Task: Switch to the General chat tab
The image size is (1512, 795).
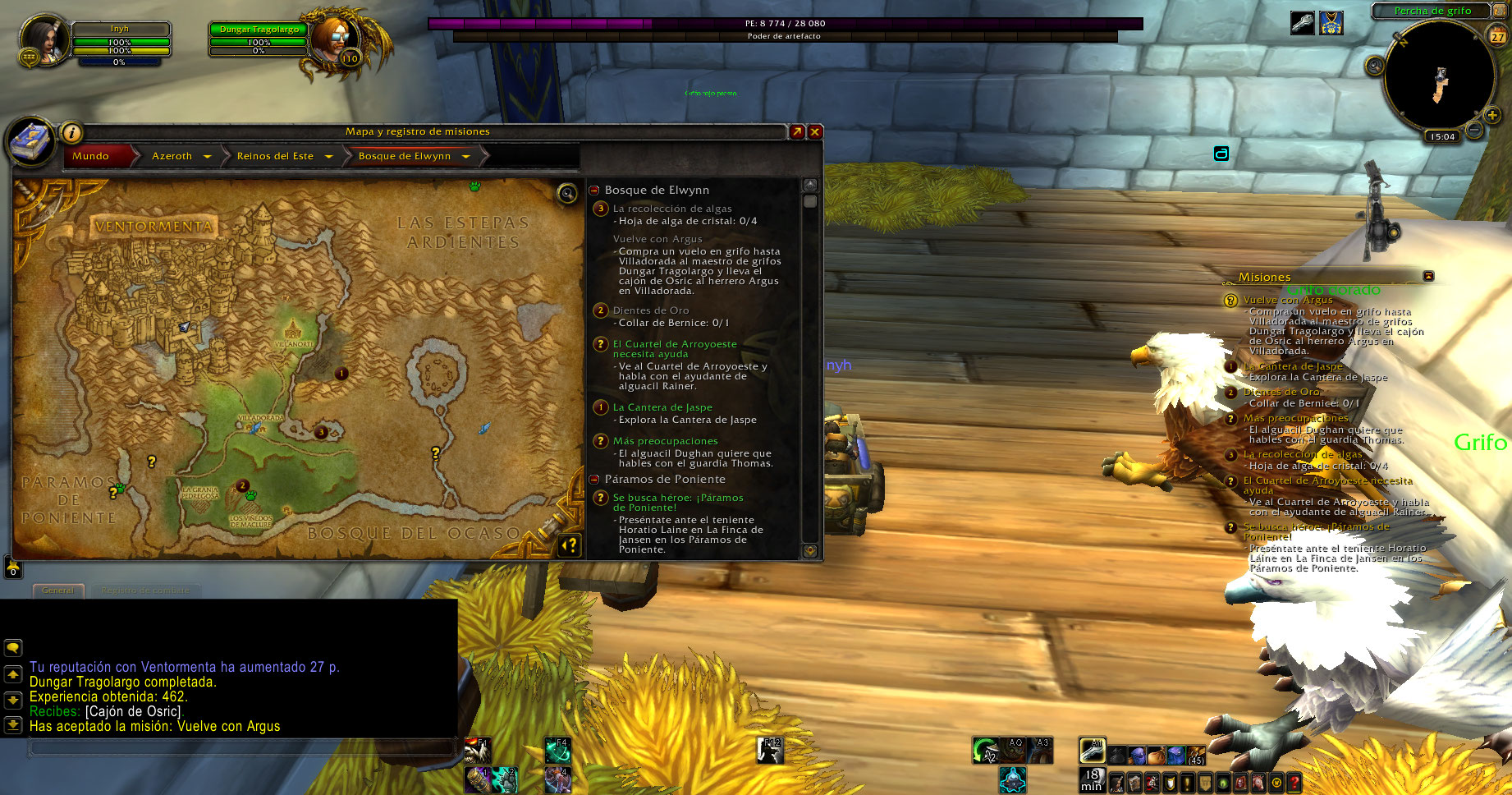Action: click(57, 591)
